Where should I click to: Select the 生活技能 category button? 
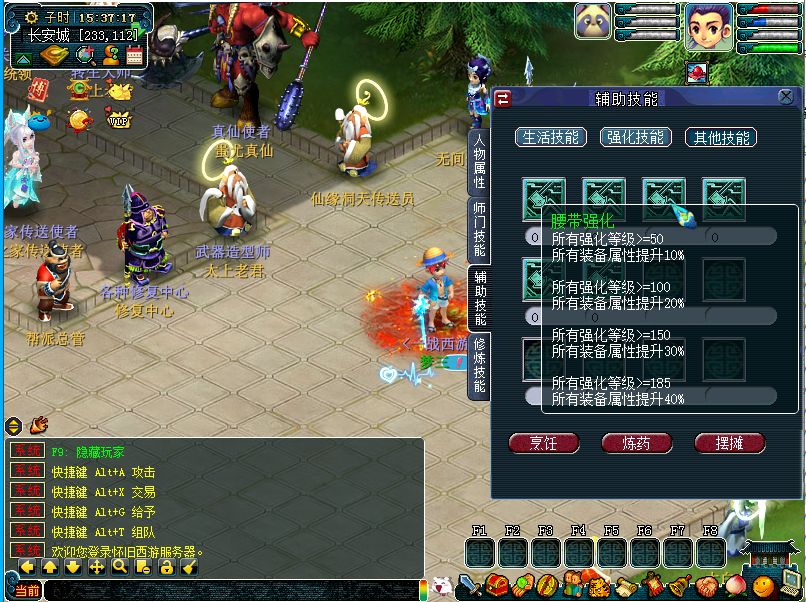tap(551, 137)
